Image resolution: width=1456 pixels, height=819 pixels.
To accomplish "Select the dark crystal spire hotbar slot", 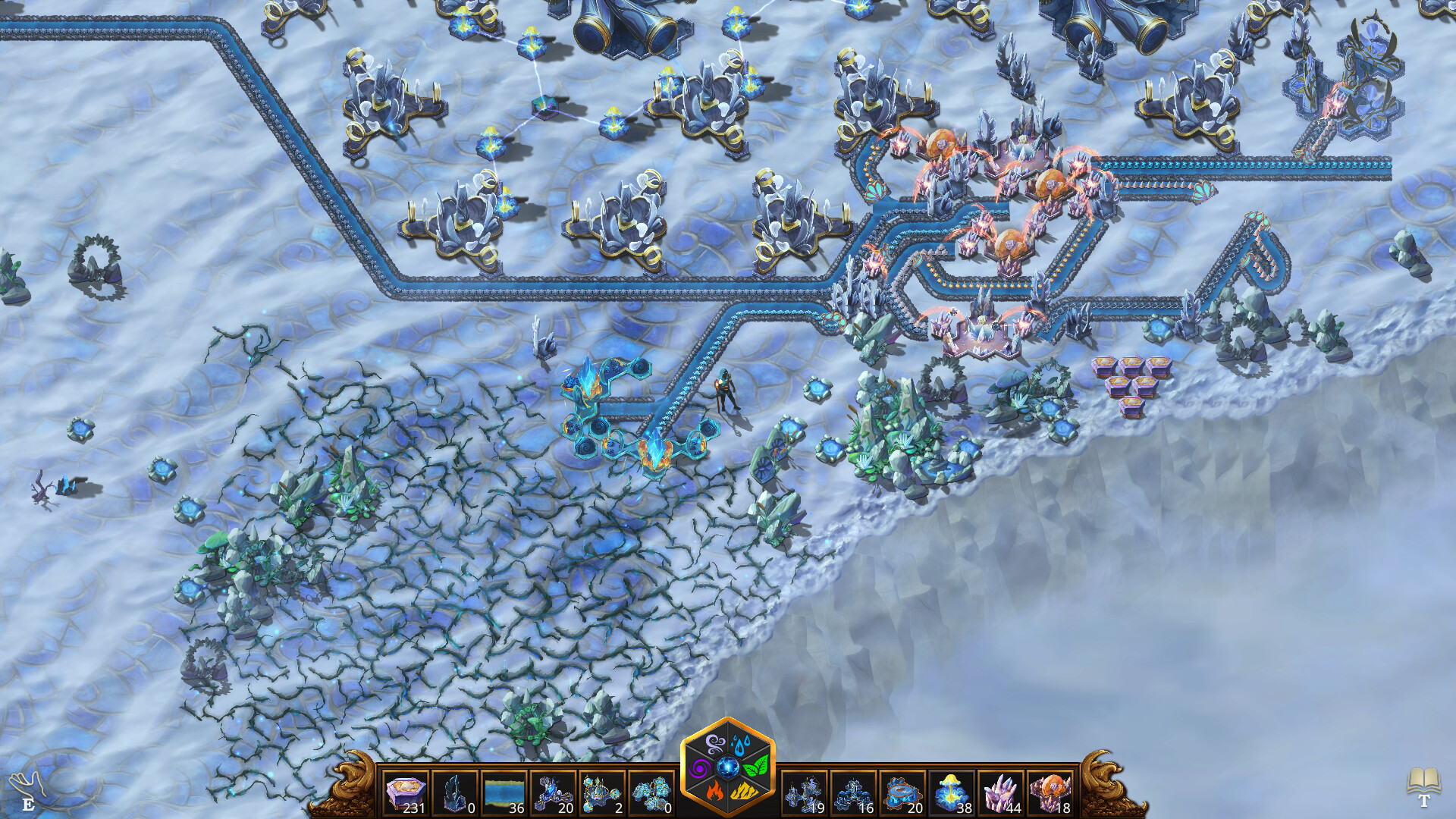I will [x=455, y=792].
